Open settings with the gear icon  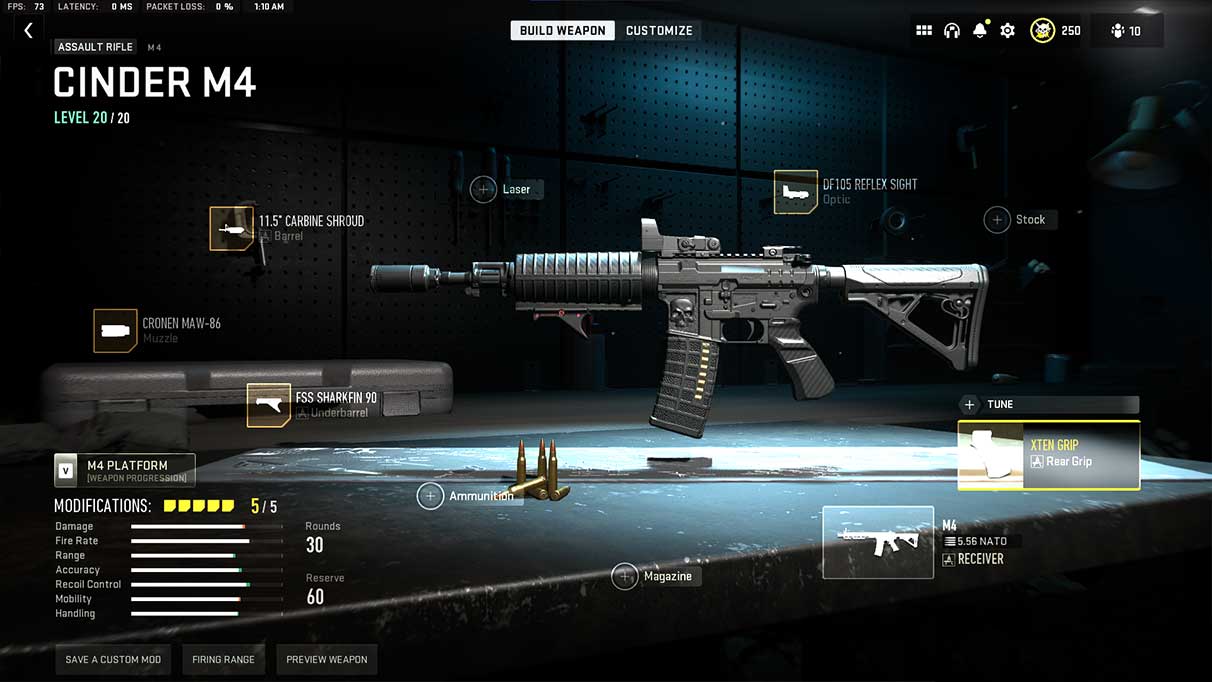(x=1008, y=31)
